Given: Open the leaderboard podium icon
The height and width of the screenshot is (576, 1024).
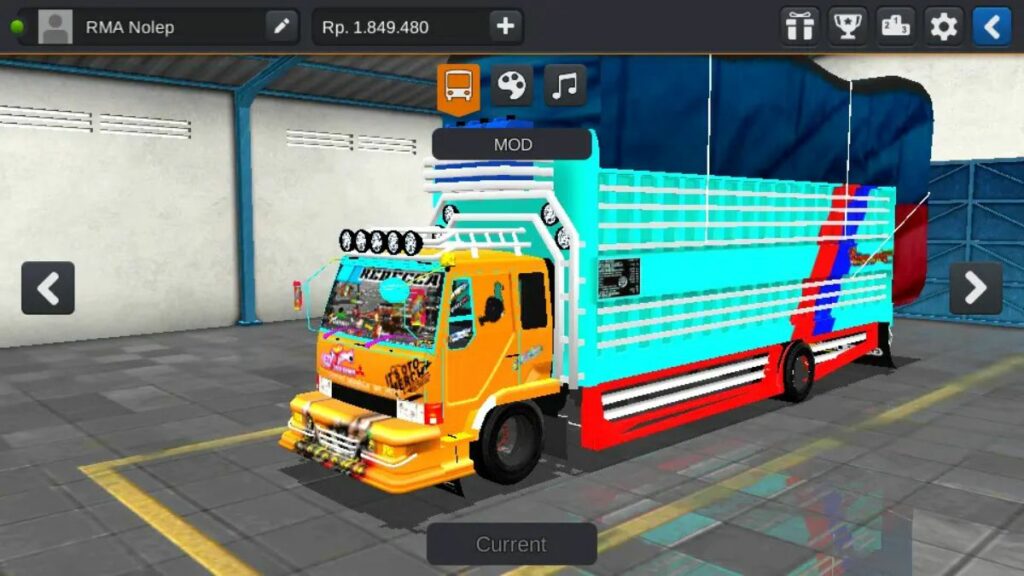Looking at the screenshot, I should click(896, 27).
